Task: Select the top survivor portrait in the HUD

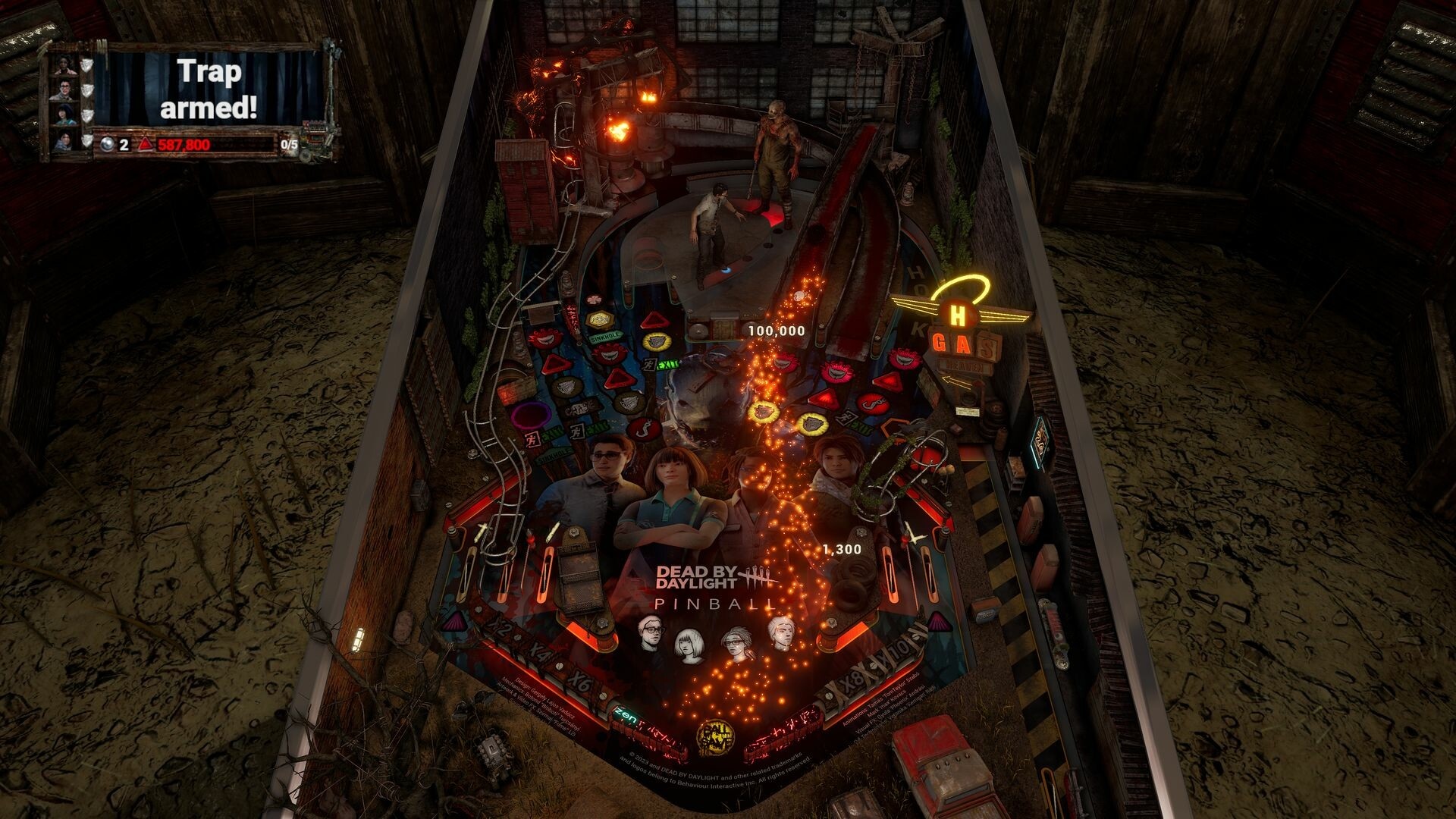Action: click(64, 67)
